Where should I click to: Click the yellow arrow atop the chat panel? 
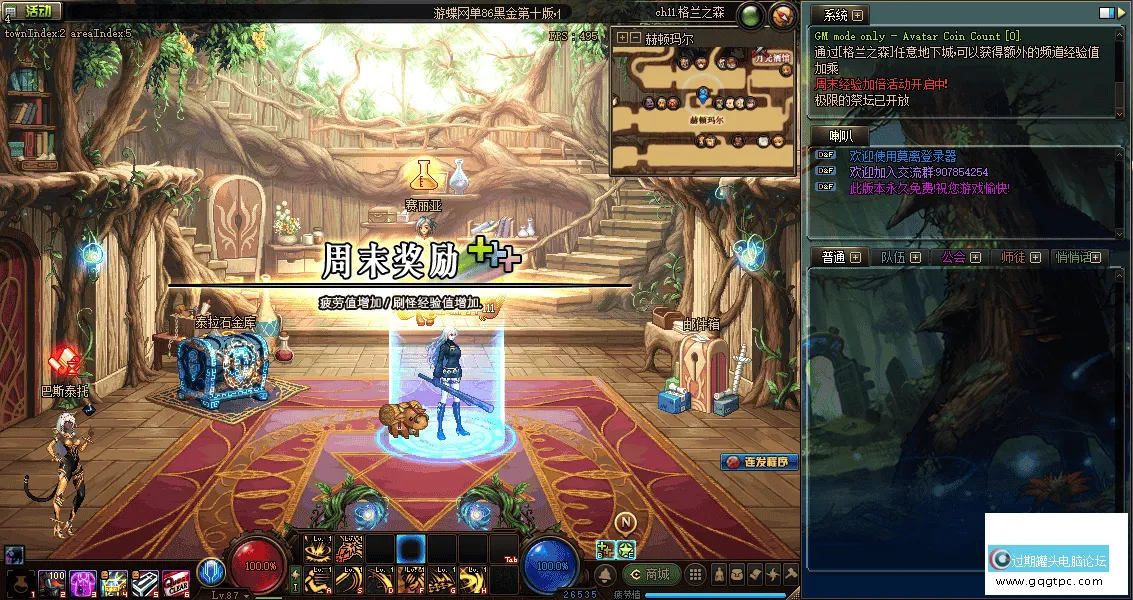pyautogui.click(x=1119, y=13)
